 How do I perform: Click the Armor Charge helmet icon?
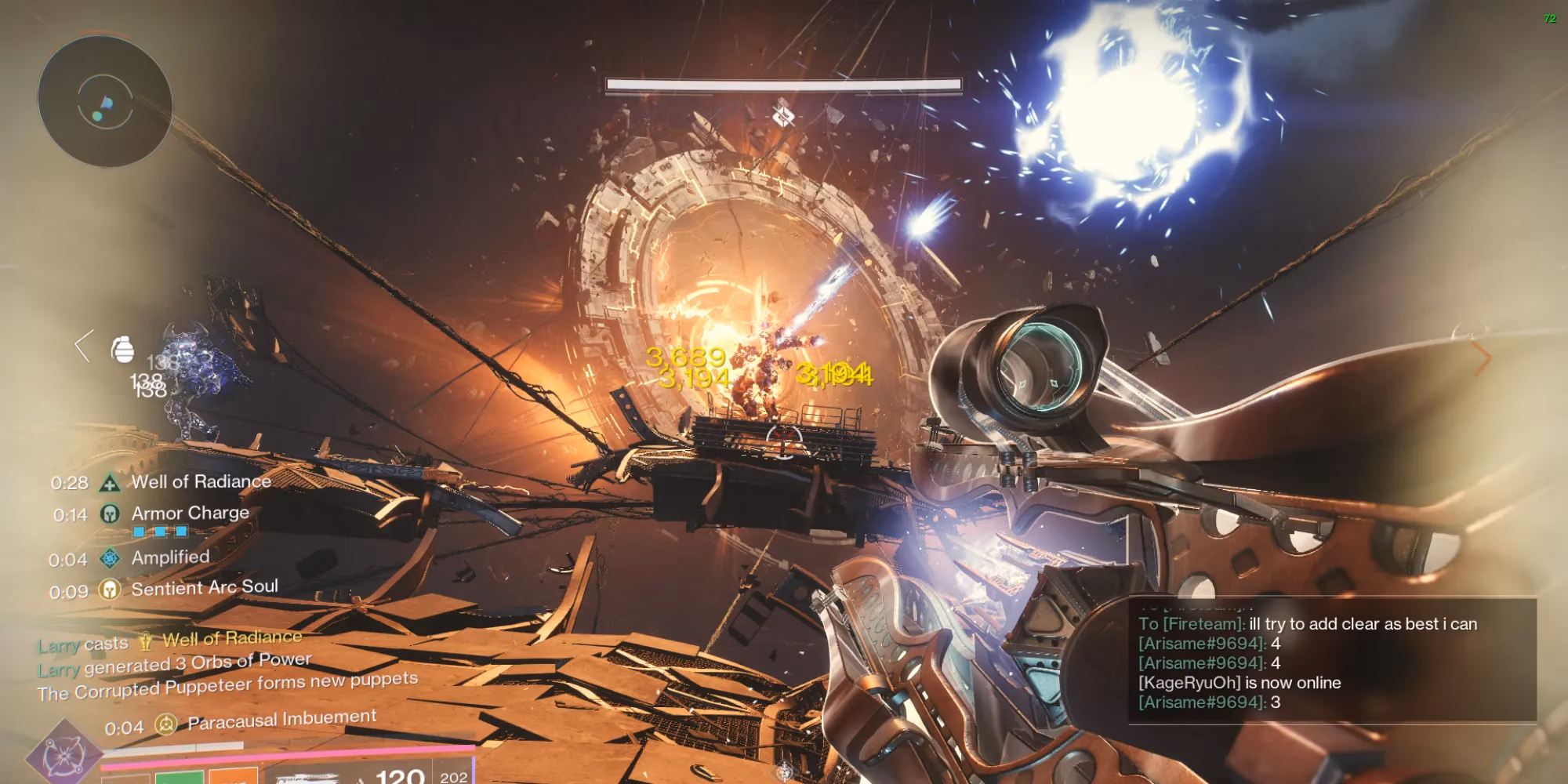pos(110,514)
